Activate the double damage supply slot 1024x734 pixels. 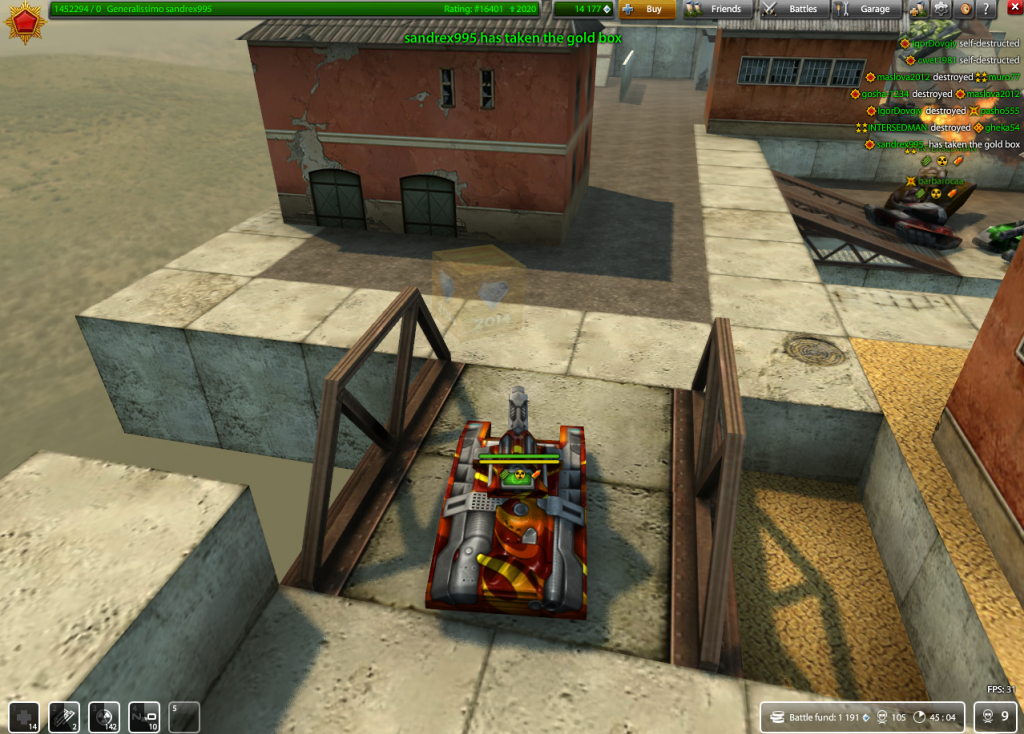(x=104, y=717)
